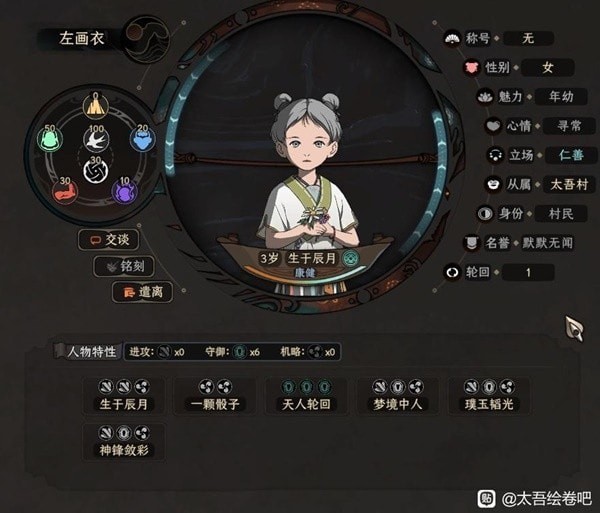Inspect the 天人轮回 trait card
The width and height of the screenshot is (600, 513).
pyautogui.click(x=306, y=397)
